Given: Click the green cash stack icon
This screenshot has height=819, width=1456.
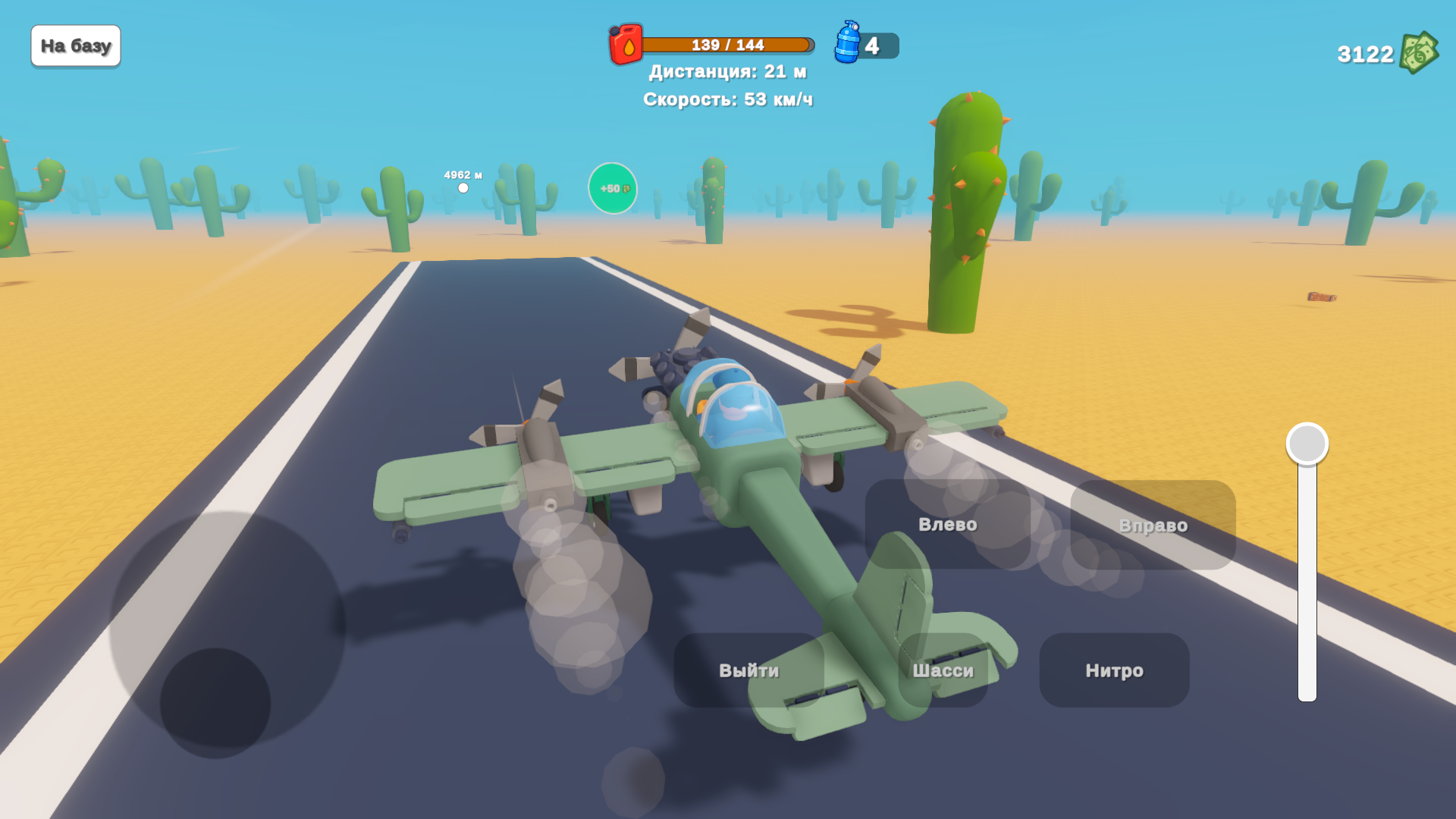Looking at the screenshot, I should pos(1418,53).
